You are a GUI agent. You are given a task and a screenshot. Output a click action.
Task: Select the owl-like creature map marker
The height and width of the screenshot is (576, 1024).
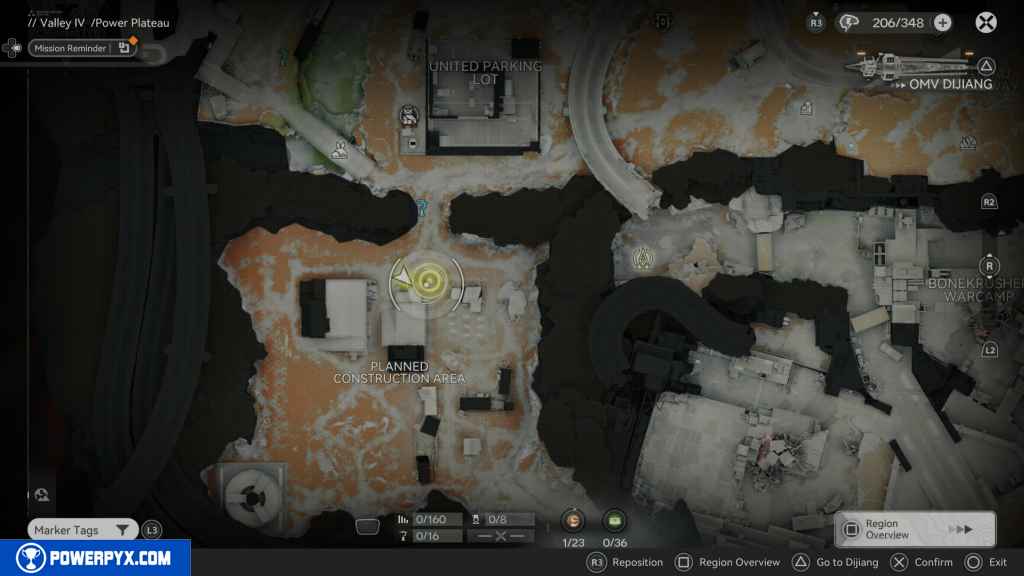coord(409,116)
